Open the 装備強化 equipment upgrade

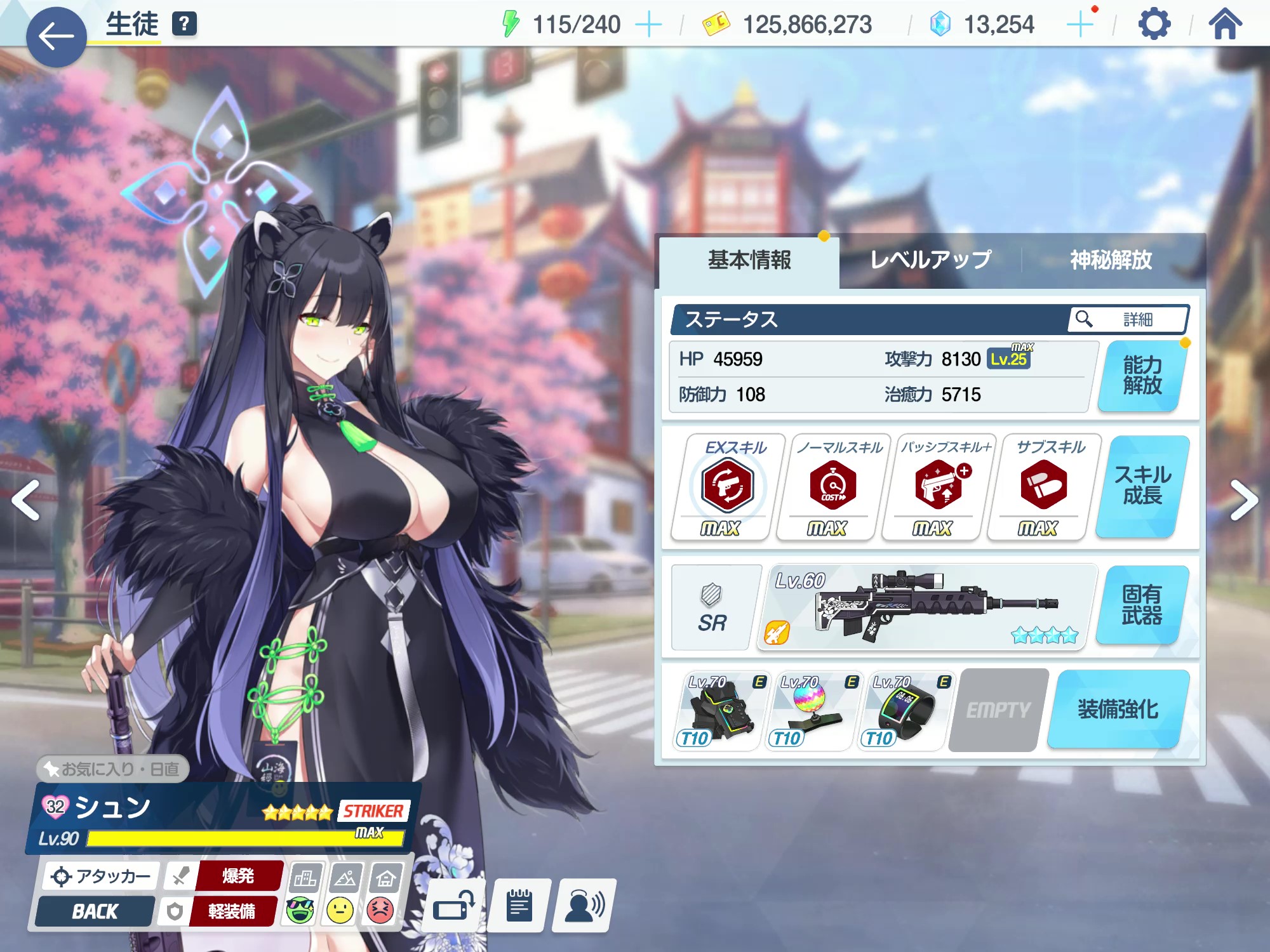tap(1118, 710)
